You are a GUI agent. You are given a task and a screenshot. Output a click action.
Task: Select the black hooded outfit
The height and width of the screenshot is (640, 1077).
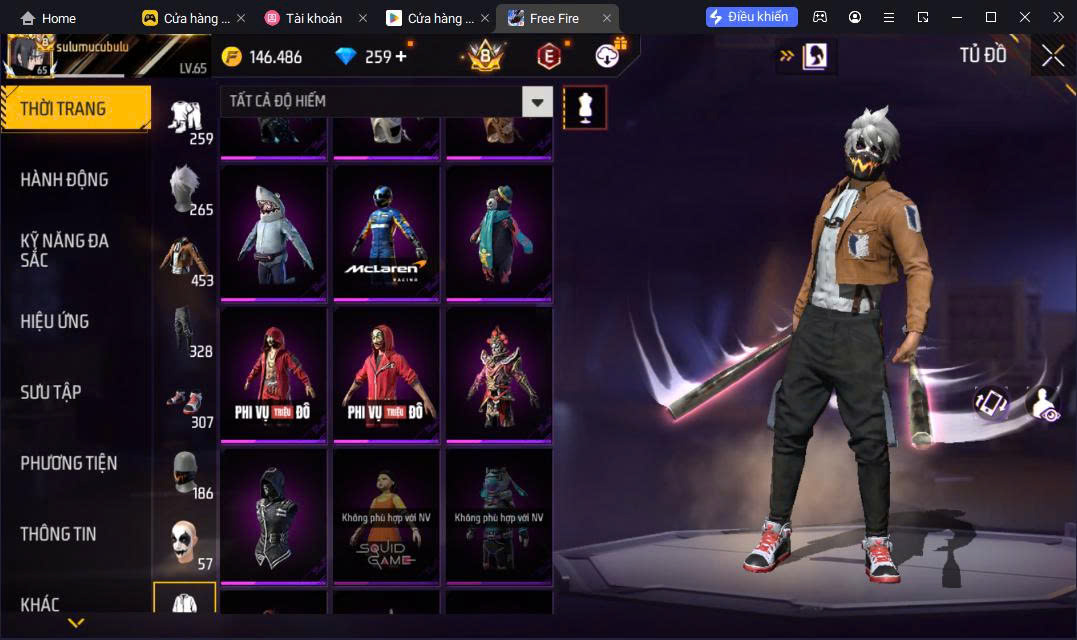click(273, 515)
